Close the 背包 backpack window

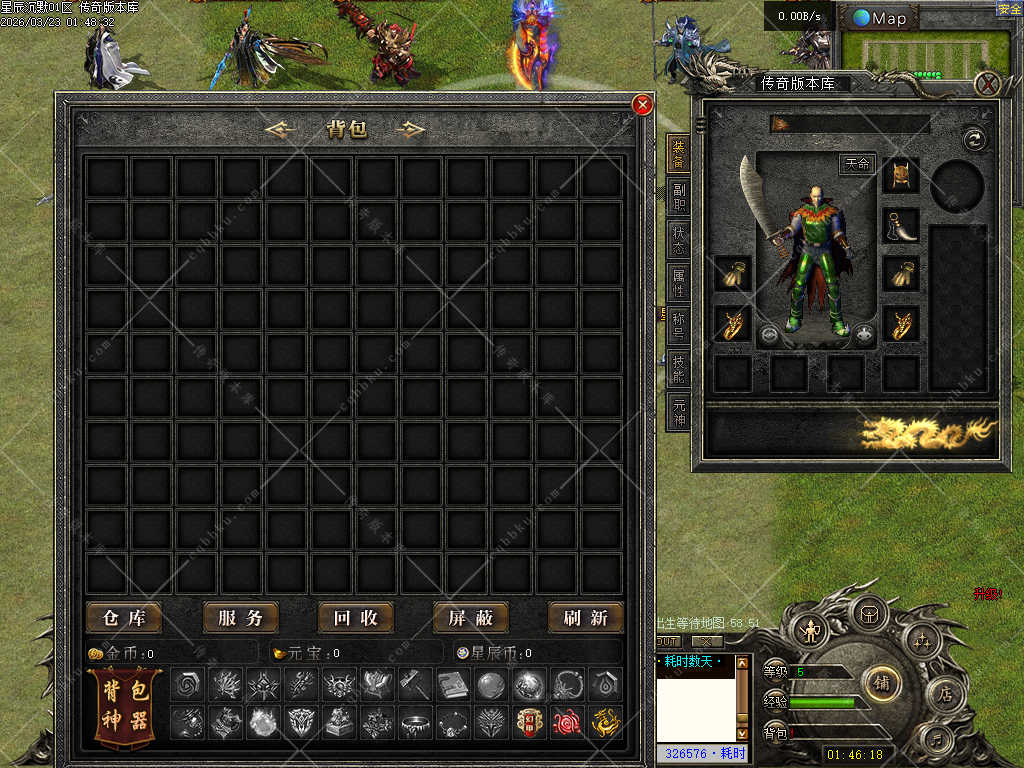pos(643,104)
